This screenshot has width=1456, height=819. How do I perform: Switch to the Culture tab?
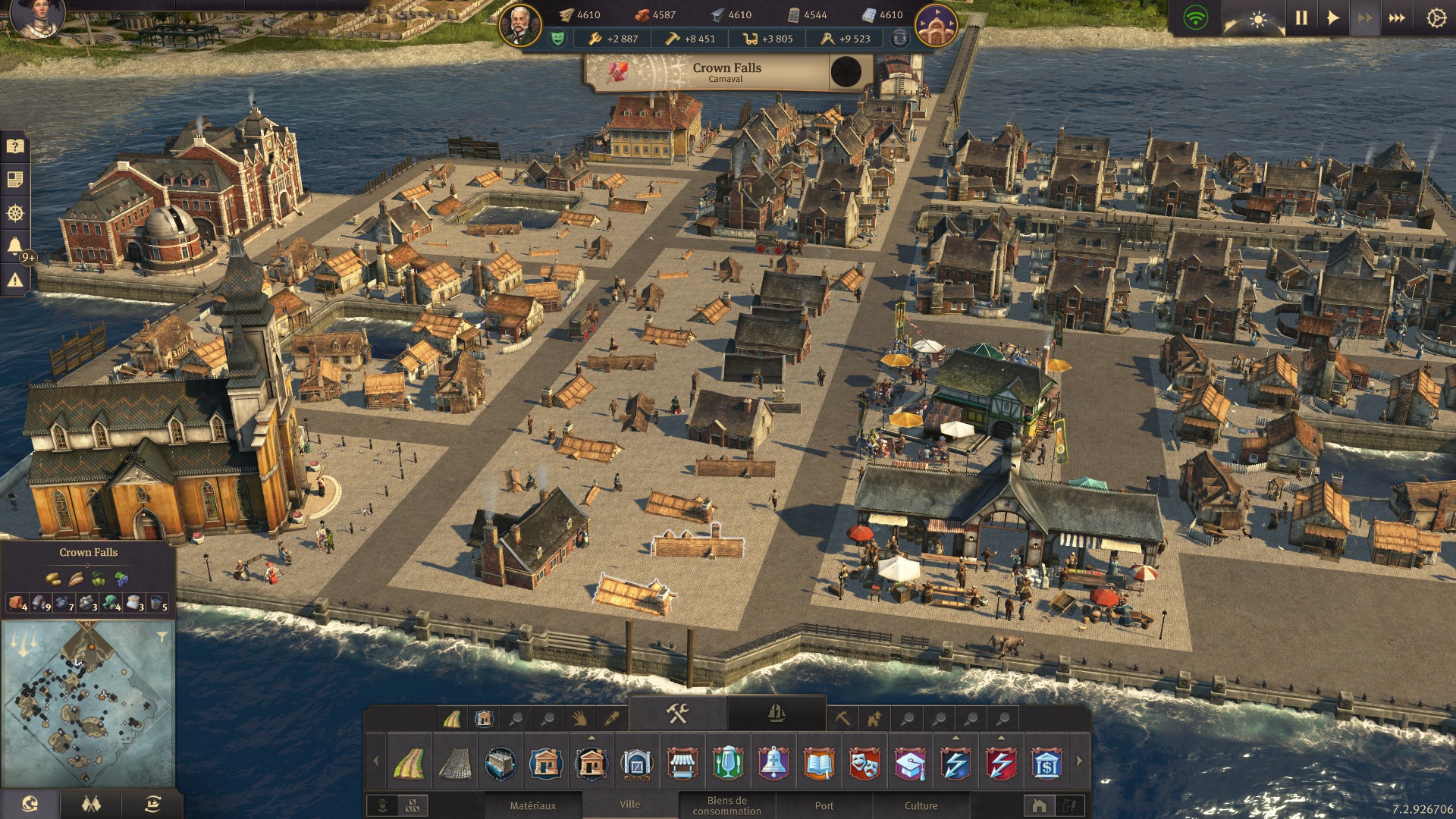click(x=921, y=805)
